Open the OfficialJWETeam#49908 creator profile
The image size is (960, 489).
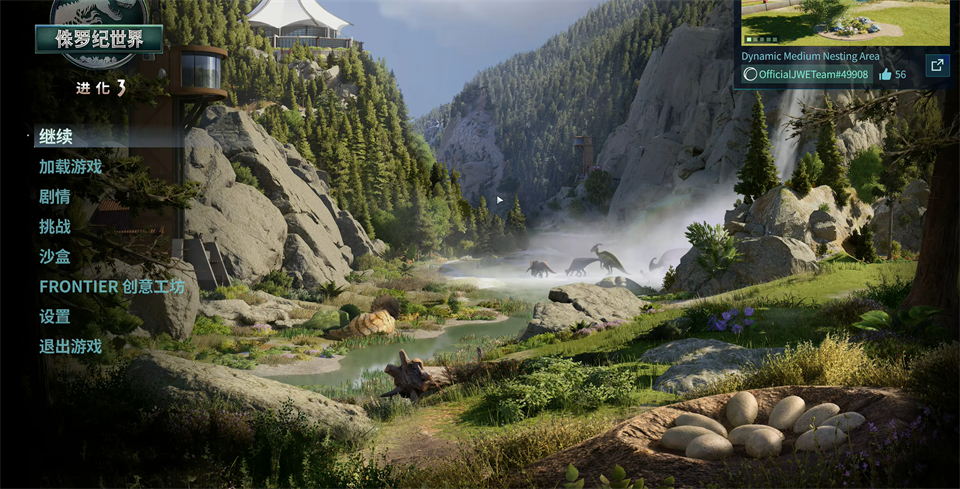click(805, 75)
